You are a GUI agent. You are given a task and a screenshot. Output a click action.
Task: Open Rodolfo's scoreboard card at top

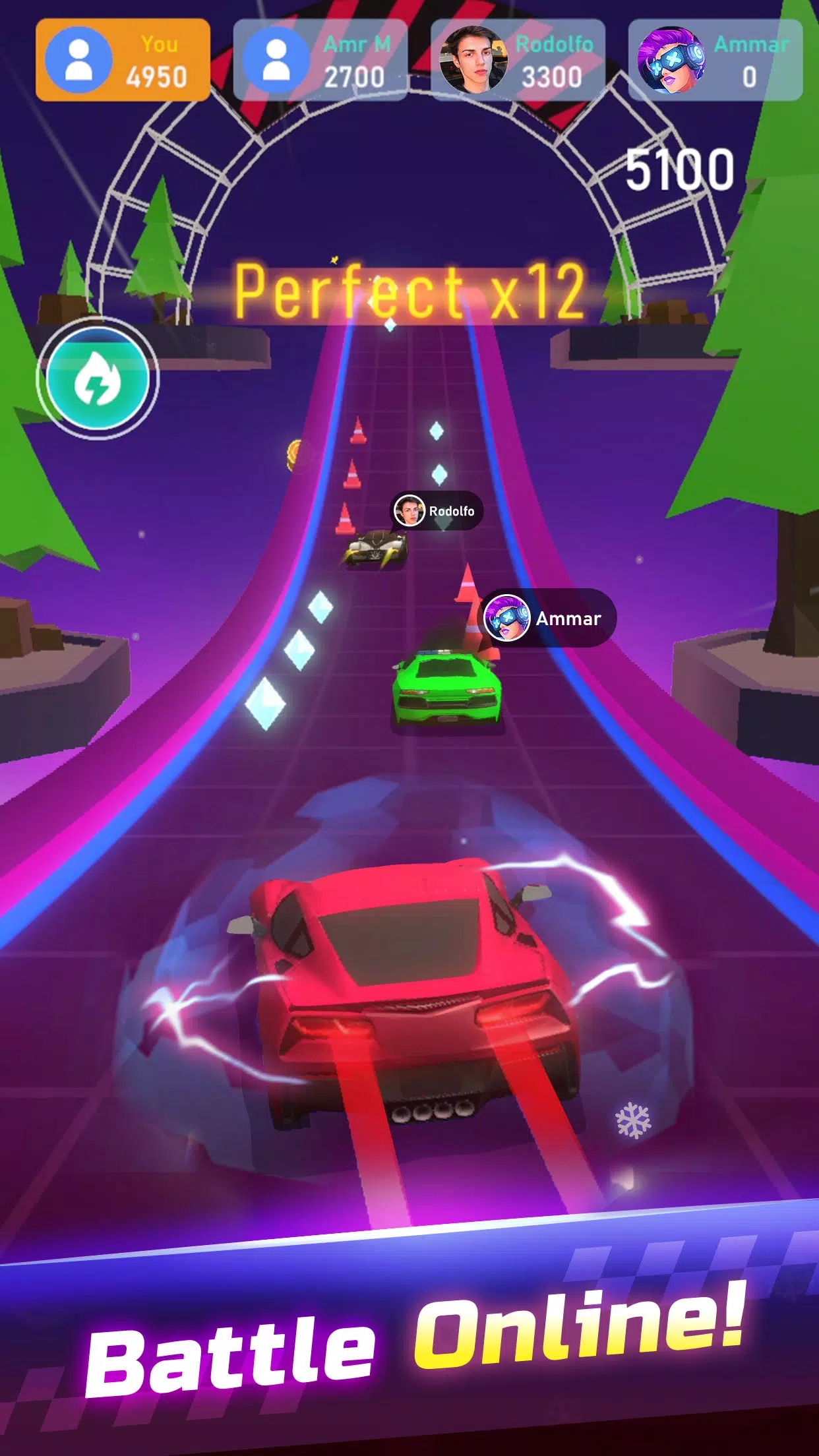tap(518, 61)
